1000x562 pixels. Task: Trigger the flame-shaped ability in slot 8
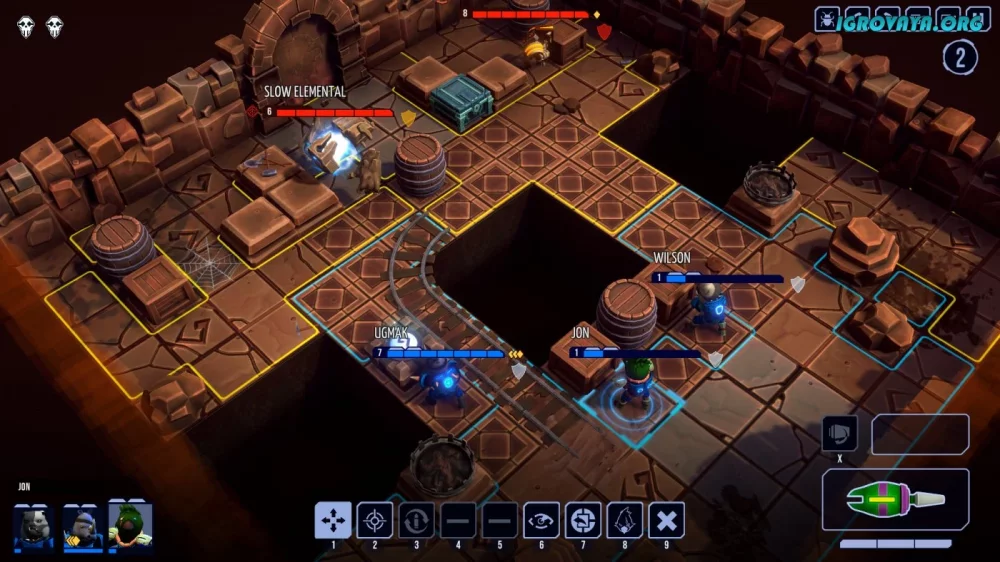point(625,520)
